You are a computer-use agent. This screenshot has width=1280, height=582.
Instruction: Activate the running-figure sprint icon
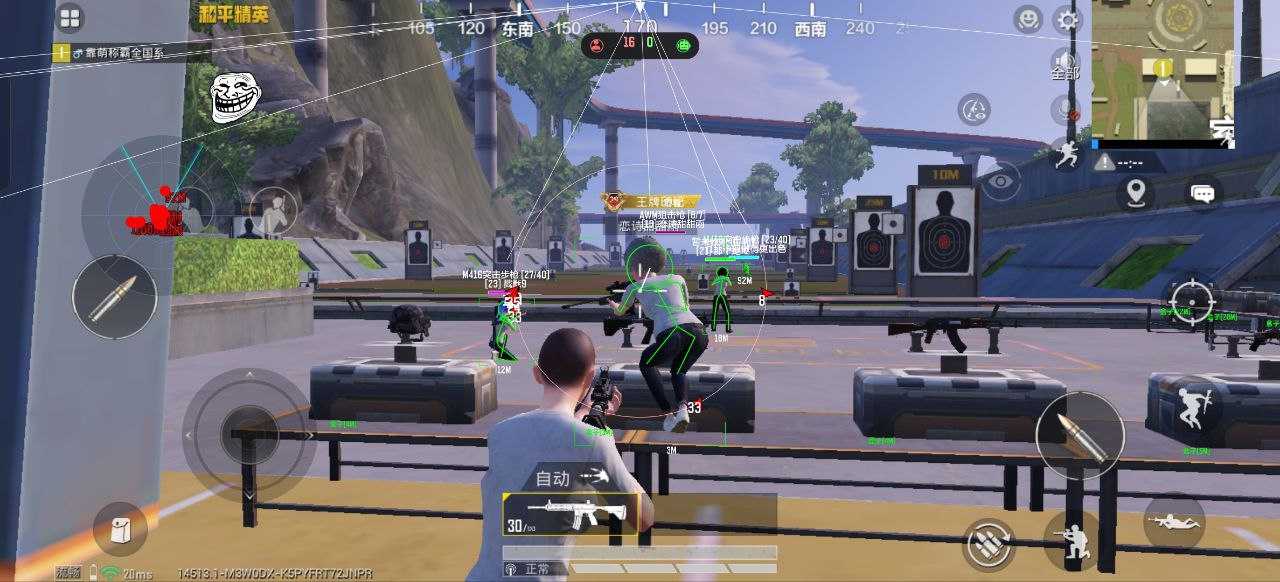[x=1067, y=153]
